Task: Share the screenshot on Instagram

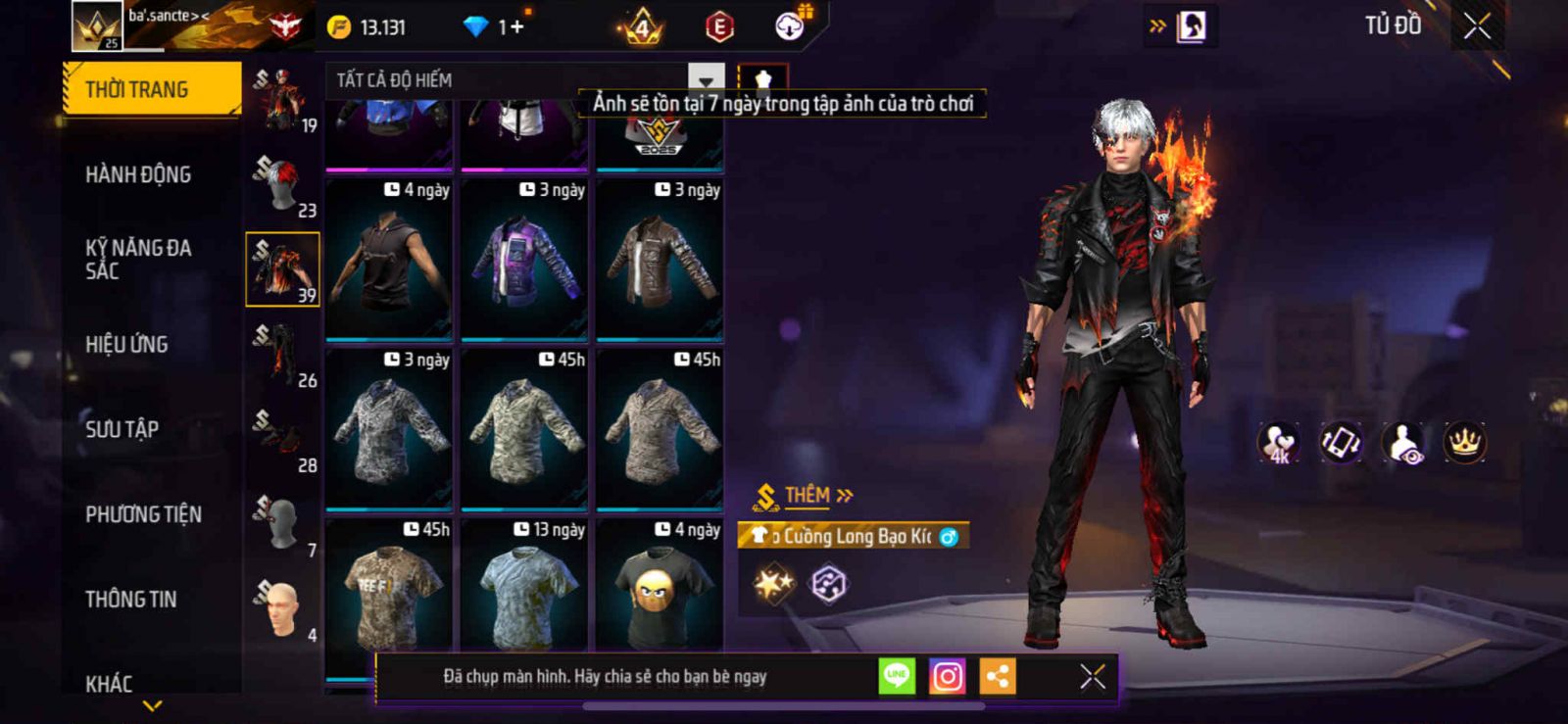Action: click(947, 676)
